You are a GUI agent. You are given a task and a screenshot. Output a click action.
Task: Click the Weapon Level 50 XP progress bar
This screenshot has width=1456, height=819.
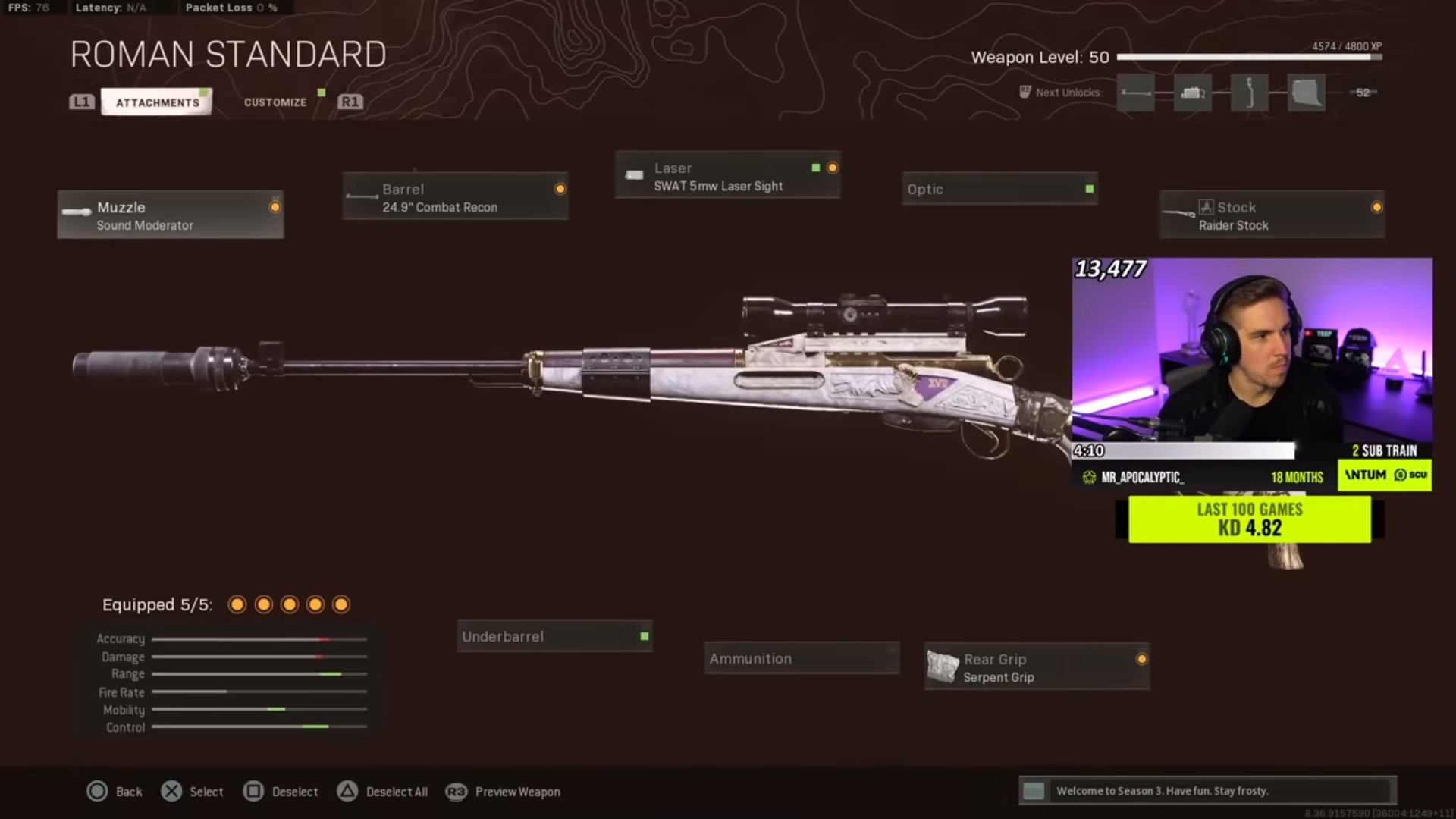pyautogui.click(x=1251, y=56)
